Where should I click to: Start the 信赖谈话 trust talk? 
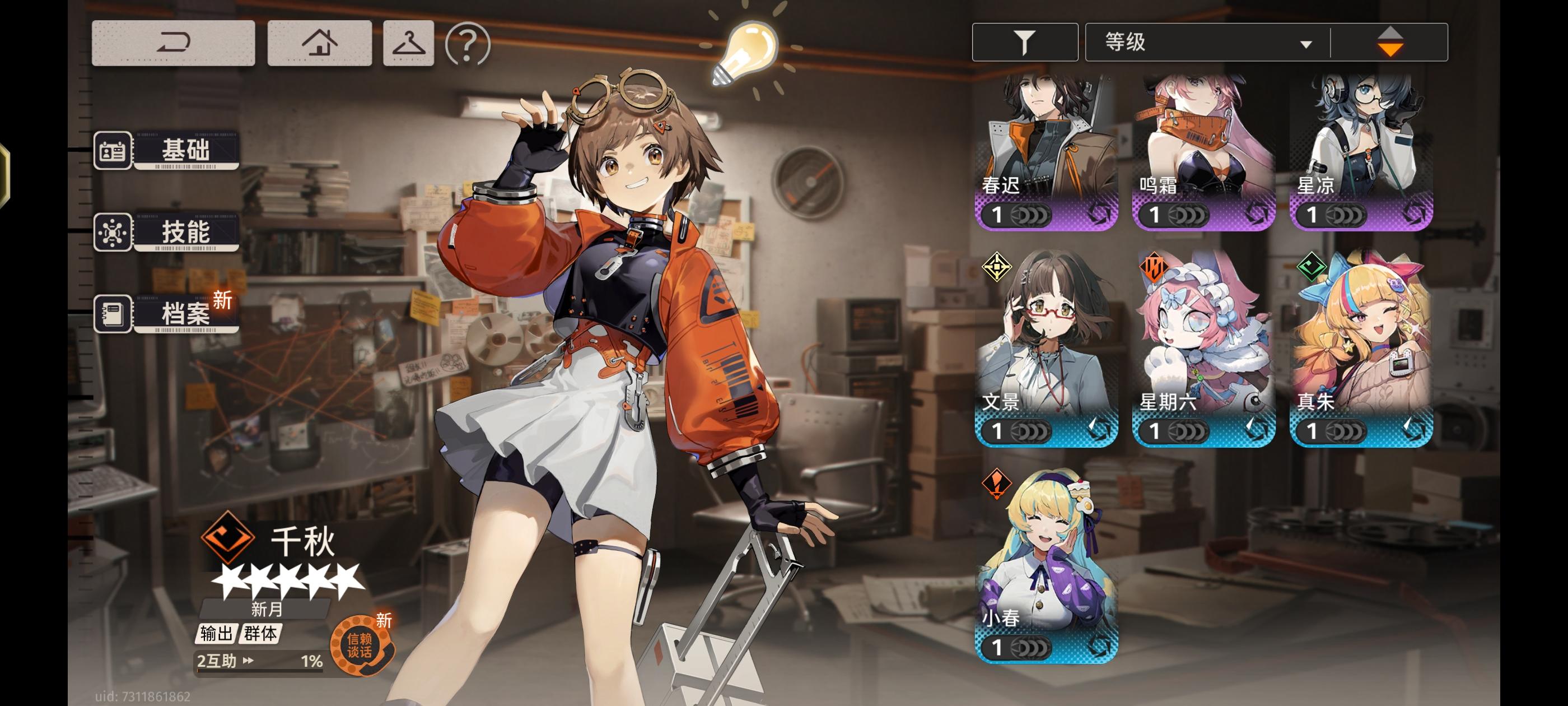coord(360,646)
